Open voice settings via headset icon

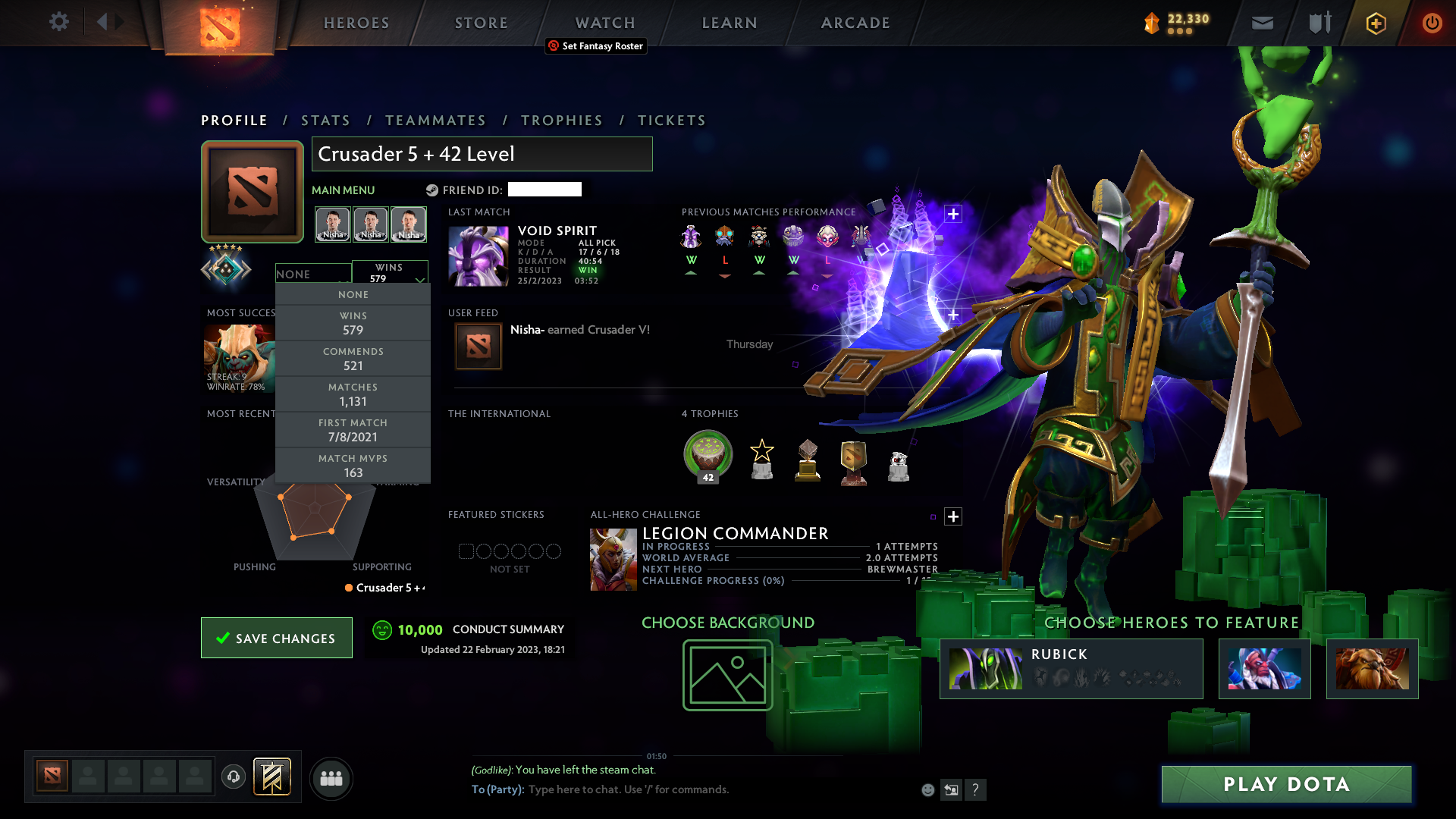(233, 778)
